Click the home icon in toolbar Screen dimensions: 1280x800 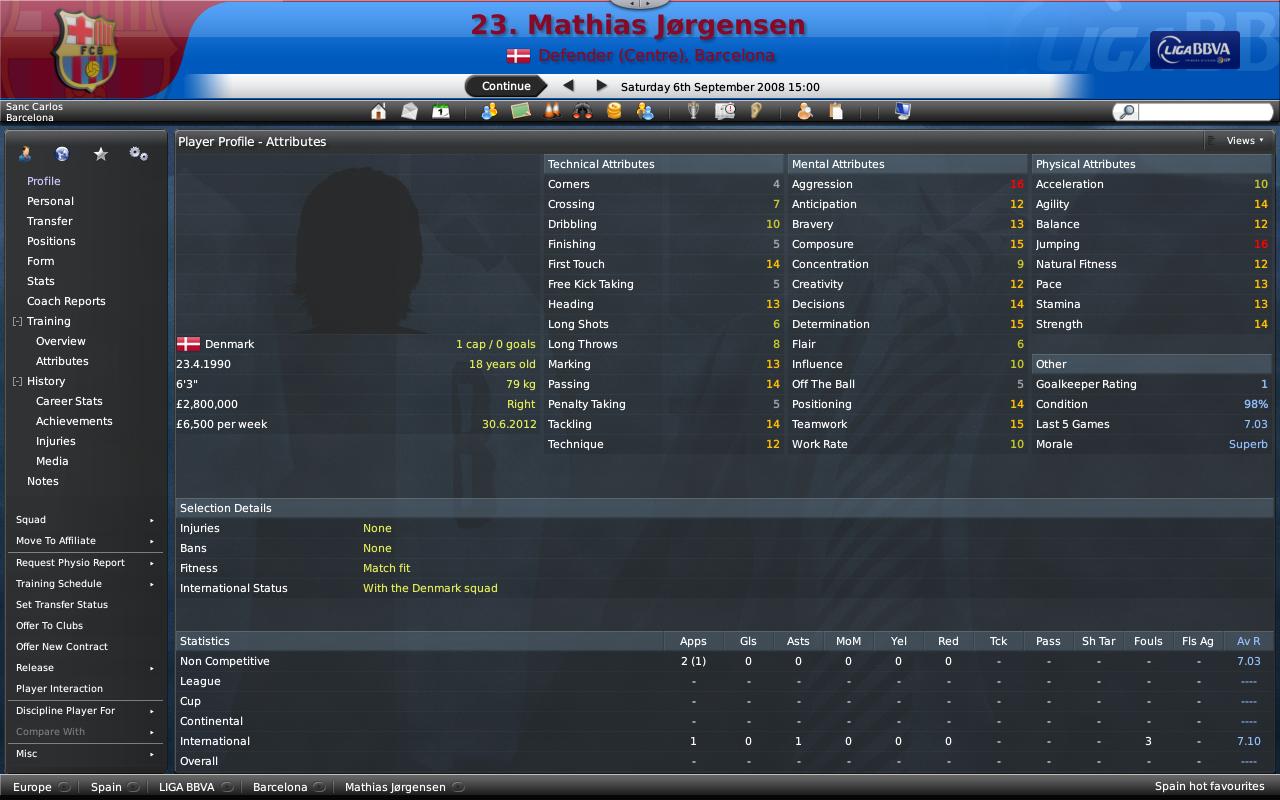378,112
